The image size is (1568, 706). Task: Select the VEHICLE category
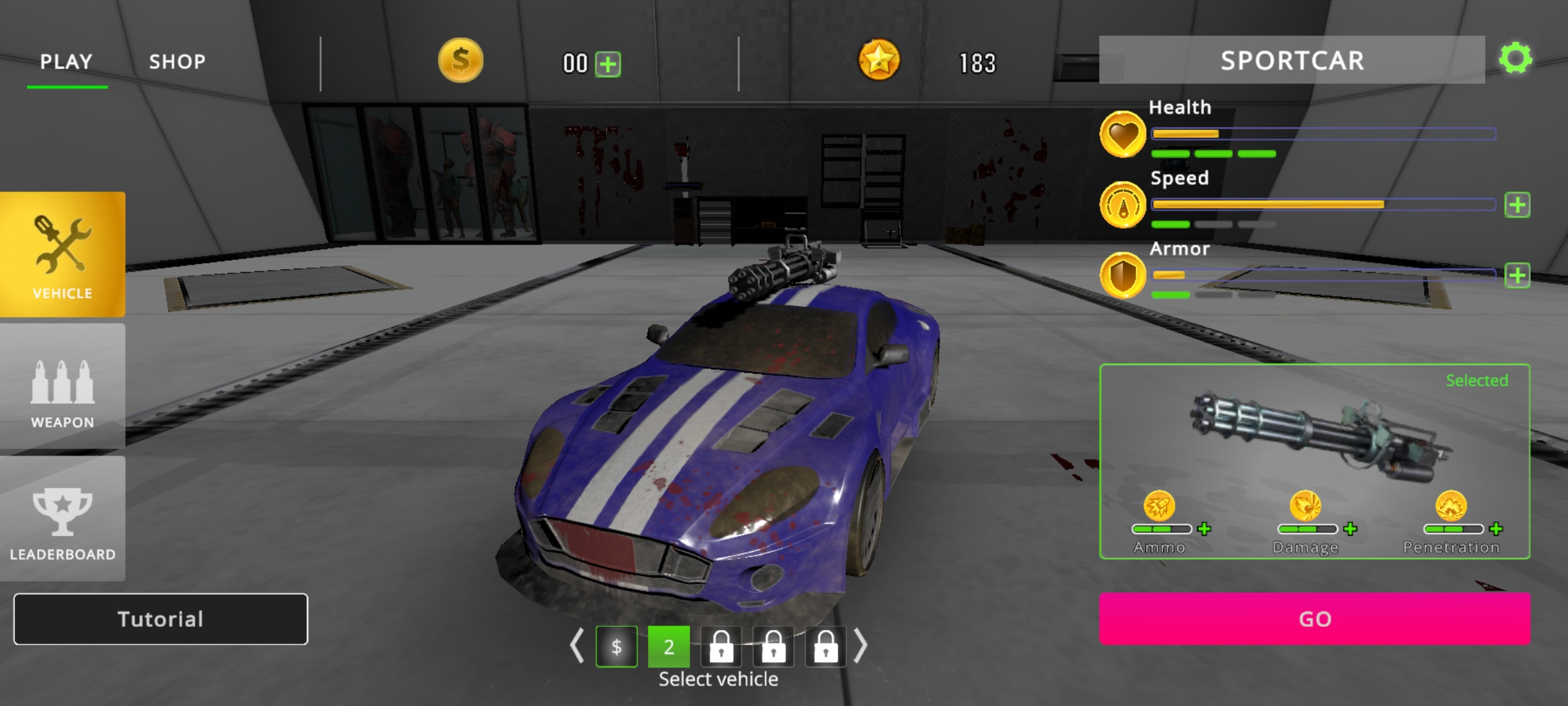pyautogui.click(x=63, y=254)
